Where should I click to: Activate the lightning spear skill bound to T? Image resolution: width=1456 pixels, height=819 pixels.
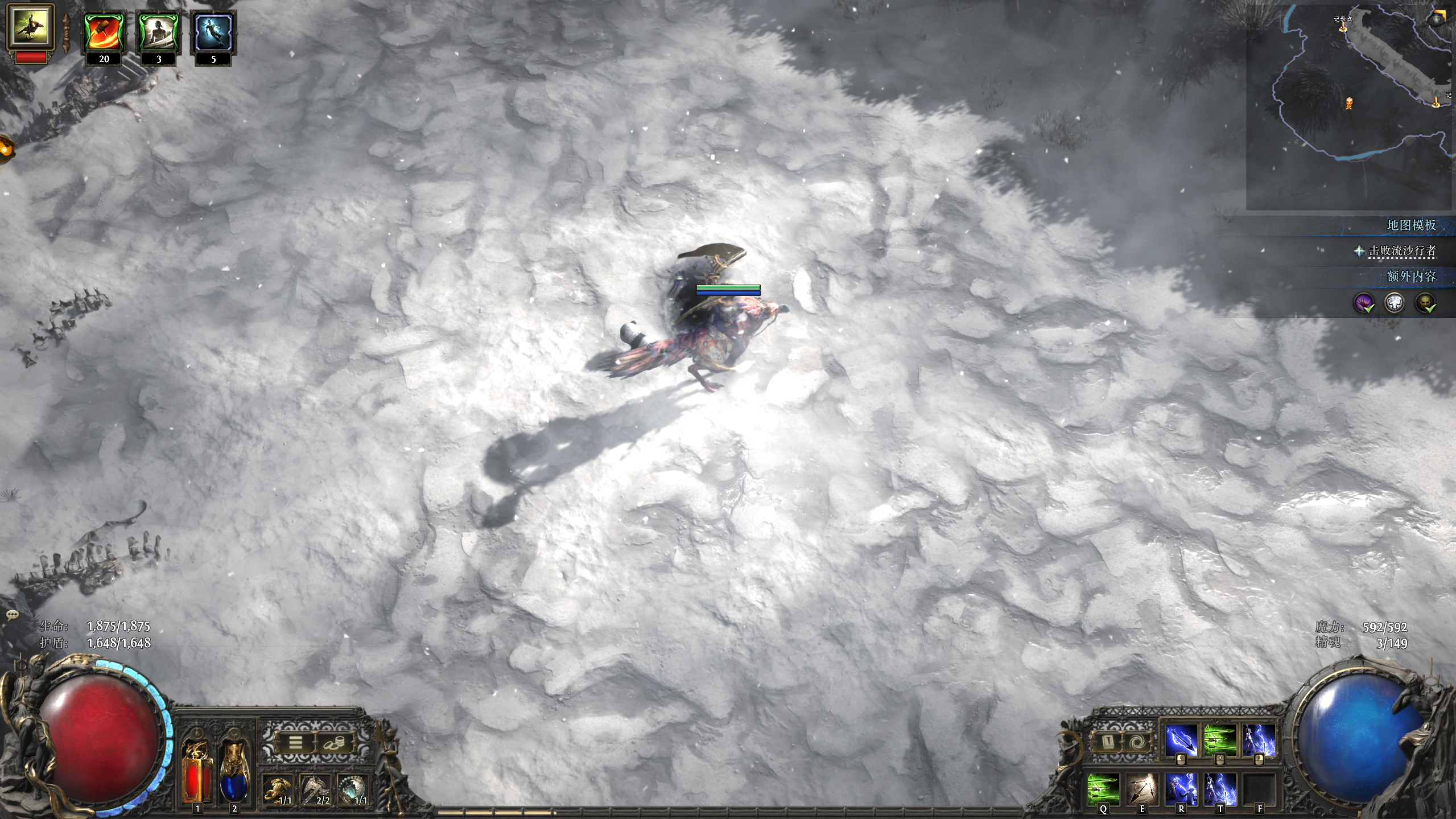click(1220, 789)
